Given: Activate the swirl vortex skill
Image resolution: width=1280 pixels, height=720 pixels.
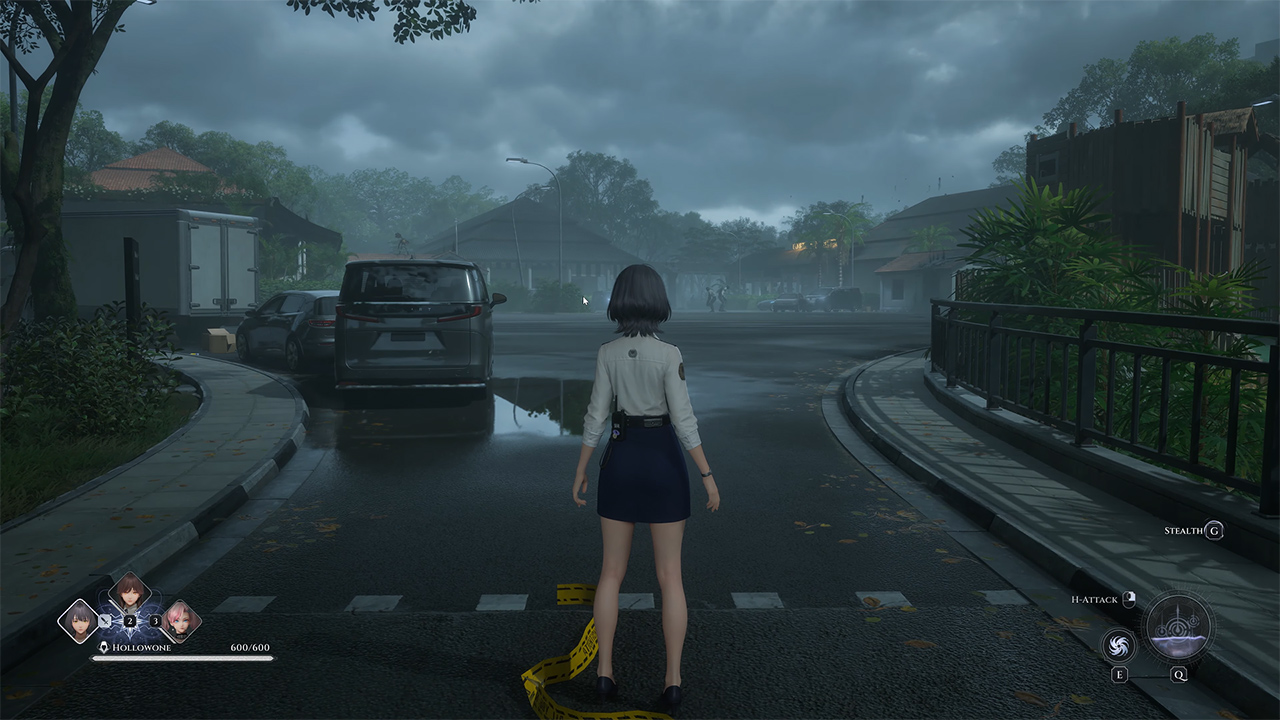Looking at the screenshot, I should [1119, 644].
